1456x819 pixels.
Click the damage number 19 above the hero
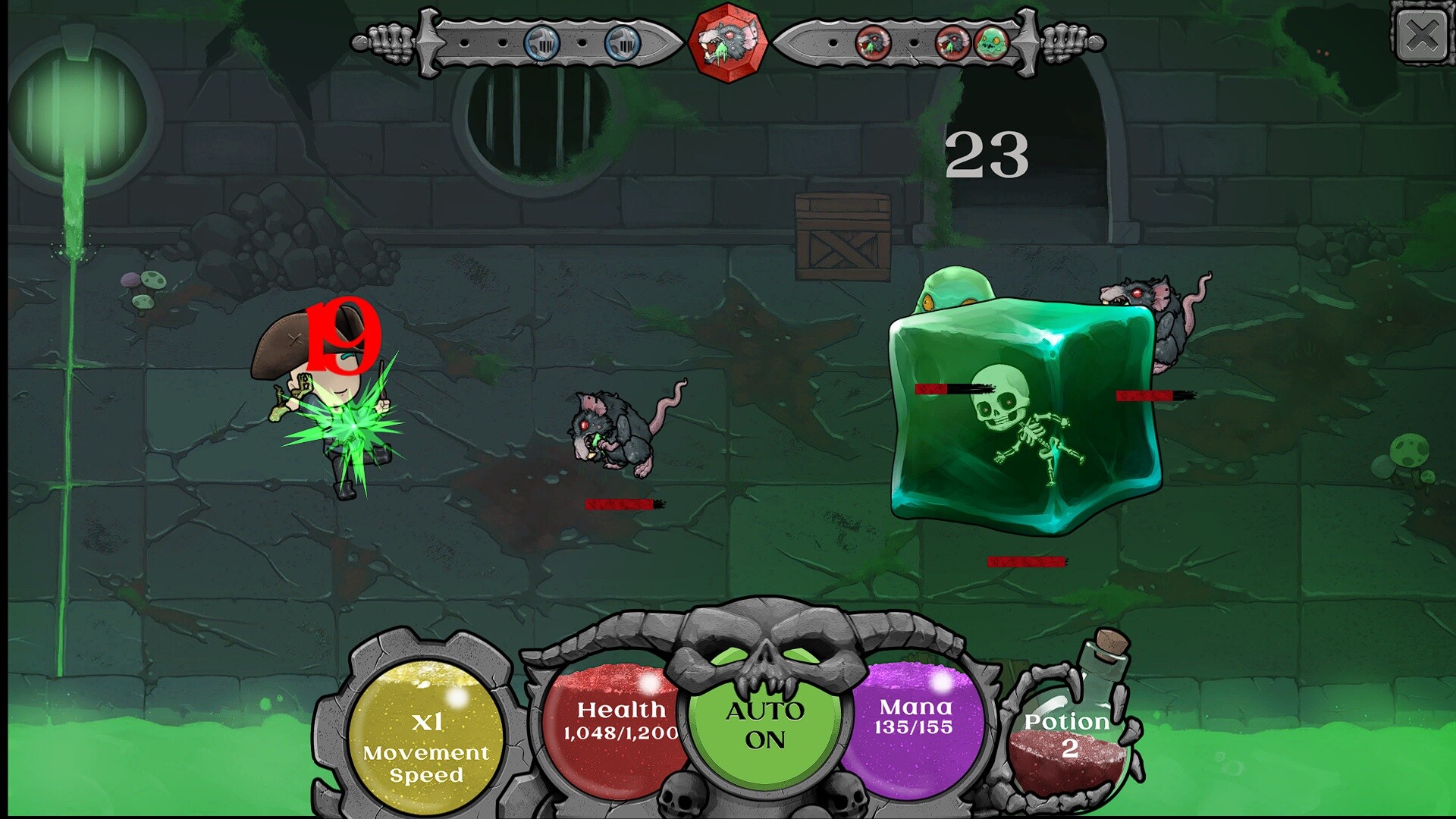(343, 336)
